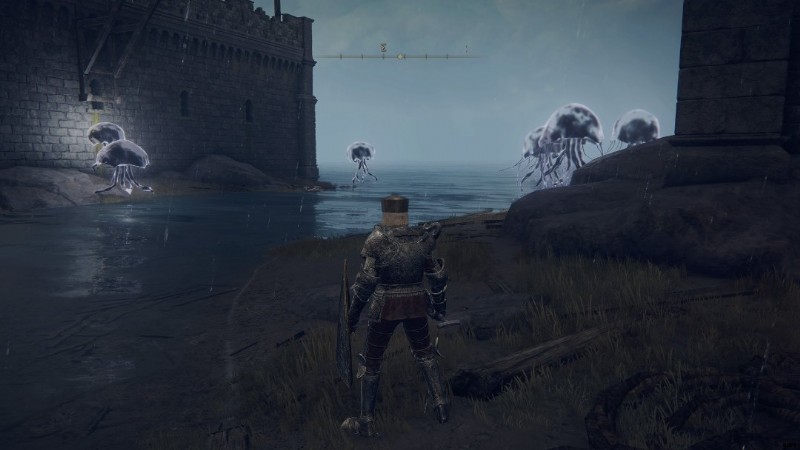
Task: Click the compass heading bar
Action: click(x=400, y=56)
